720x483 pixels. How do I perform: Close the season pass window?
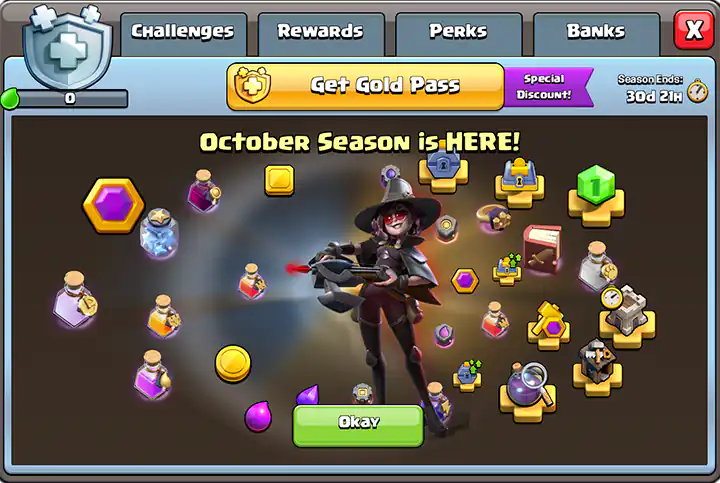coord(693,30)
